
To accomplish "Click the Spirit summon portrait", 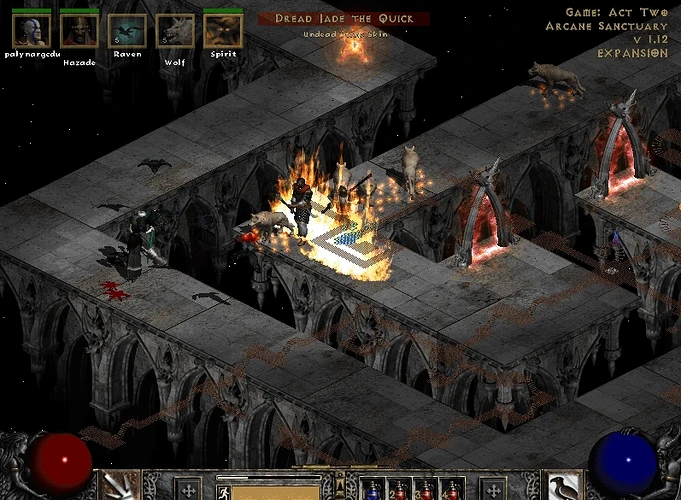I will [223, 30].
